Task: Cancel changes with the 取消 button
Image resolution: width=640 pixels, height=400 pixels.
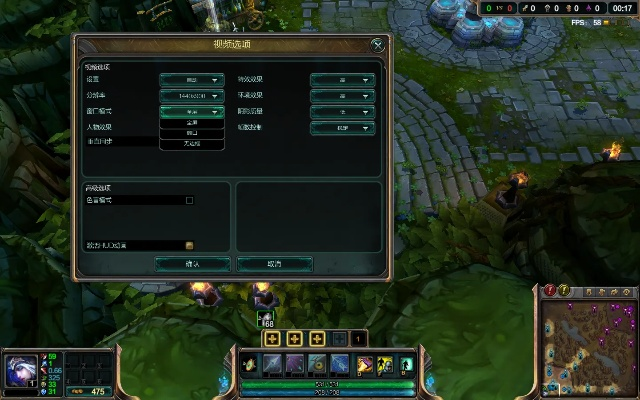Action: click(274, 264)
